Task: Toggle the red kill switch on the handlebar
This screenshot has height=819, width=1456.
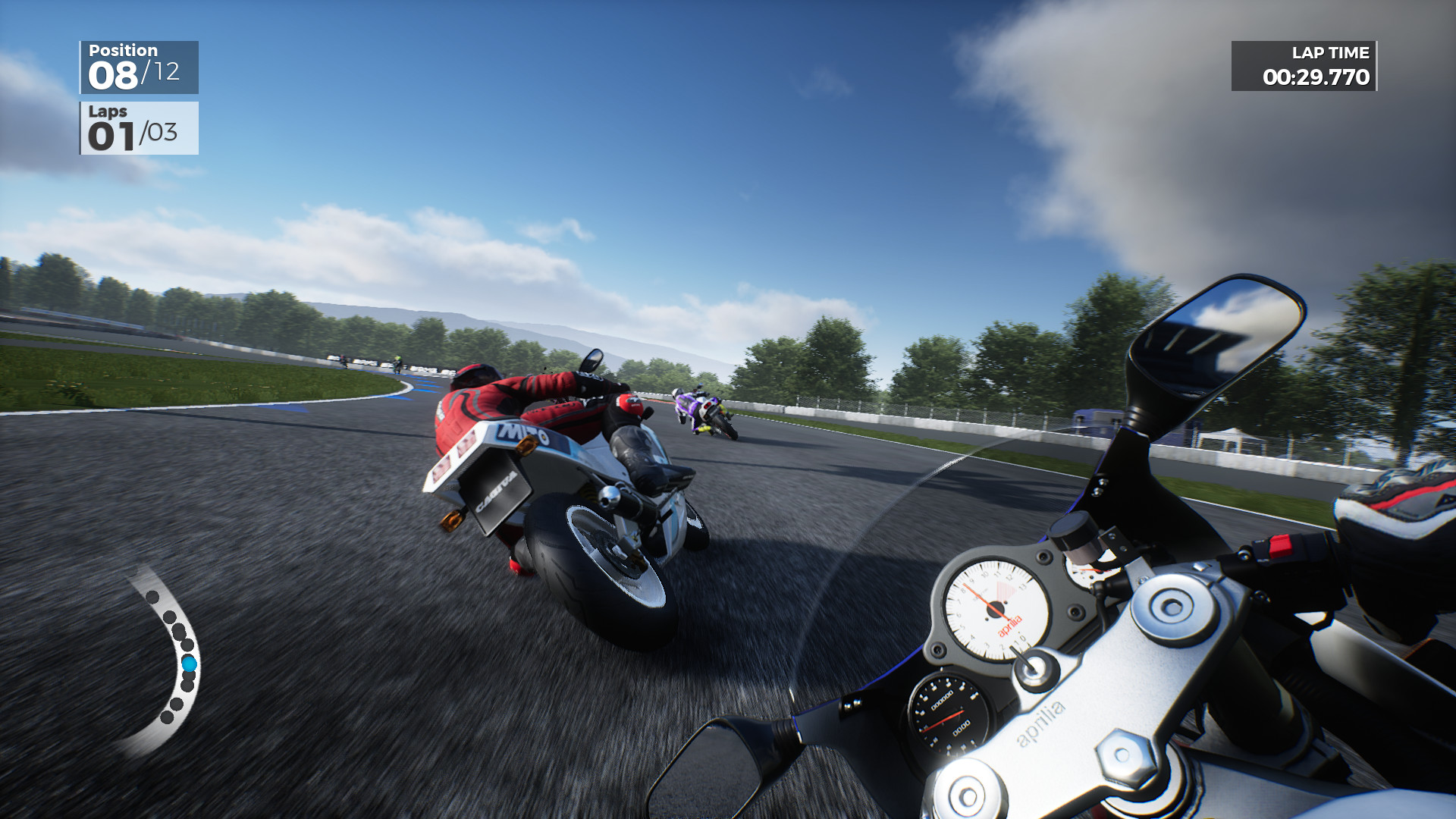Action: (x=1280, y=544)
